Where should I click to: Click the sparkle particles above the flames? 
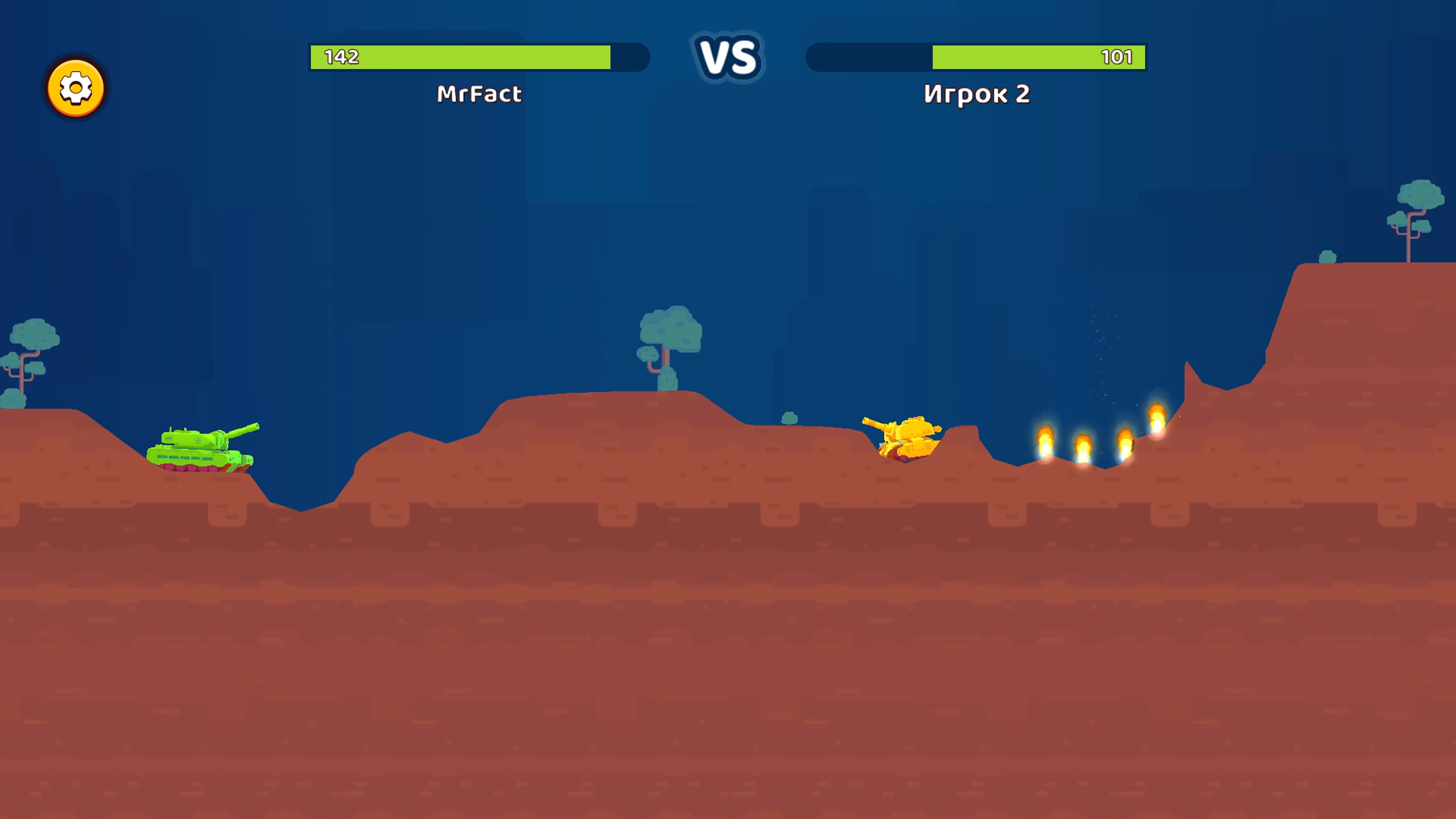click(x=1100, y=341)
